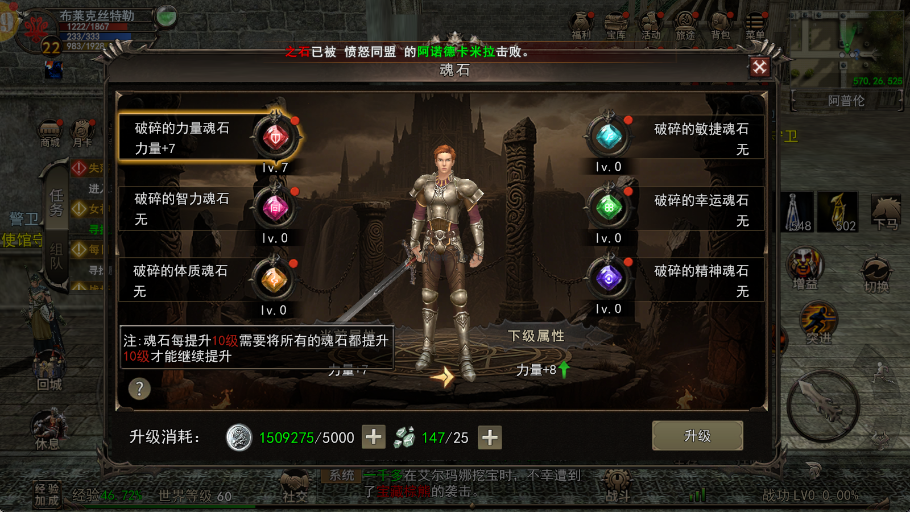Image resolution: width=910 pixels, height=512 pixels.
Task: Activate the 突进 dash skill
Action: (818, 323)
